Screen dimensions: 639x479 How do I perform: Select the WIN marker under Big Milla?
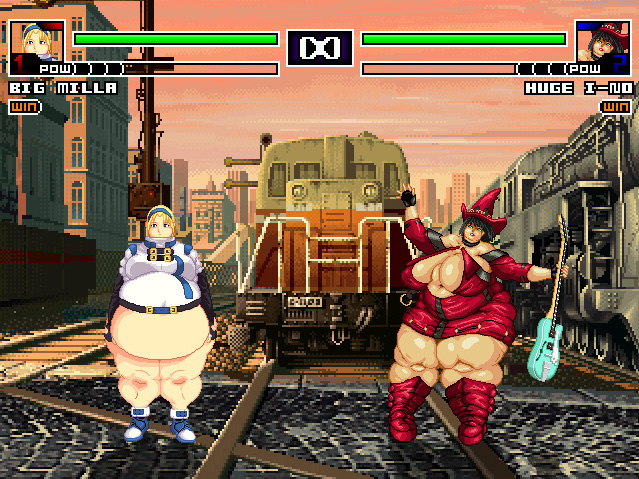pos(23,106)
